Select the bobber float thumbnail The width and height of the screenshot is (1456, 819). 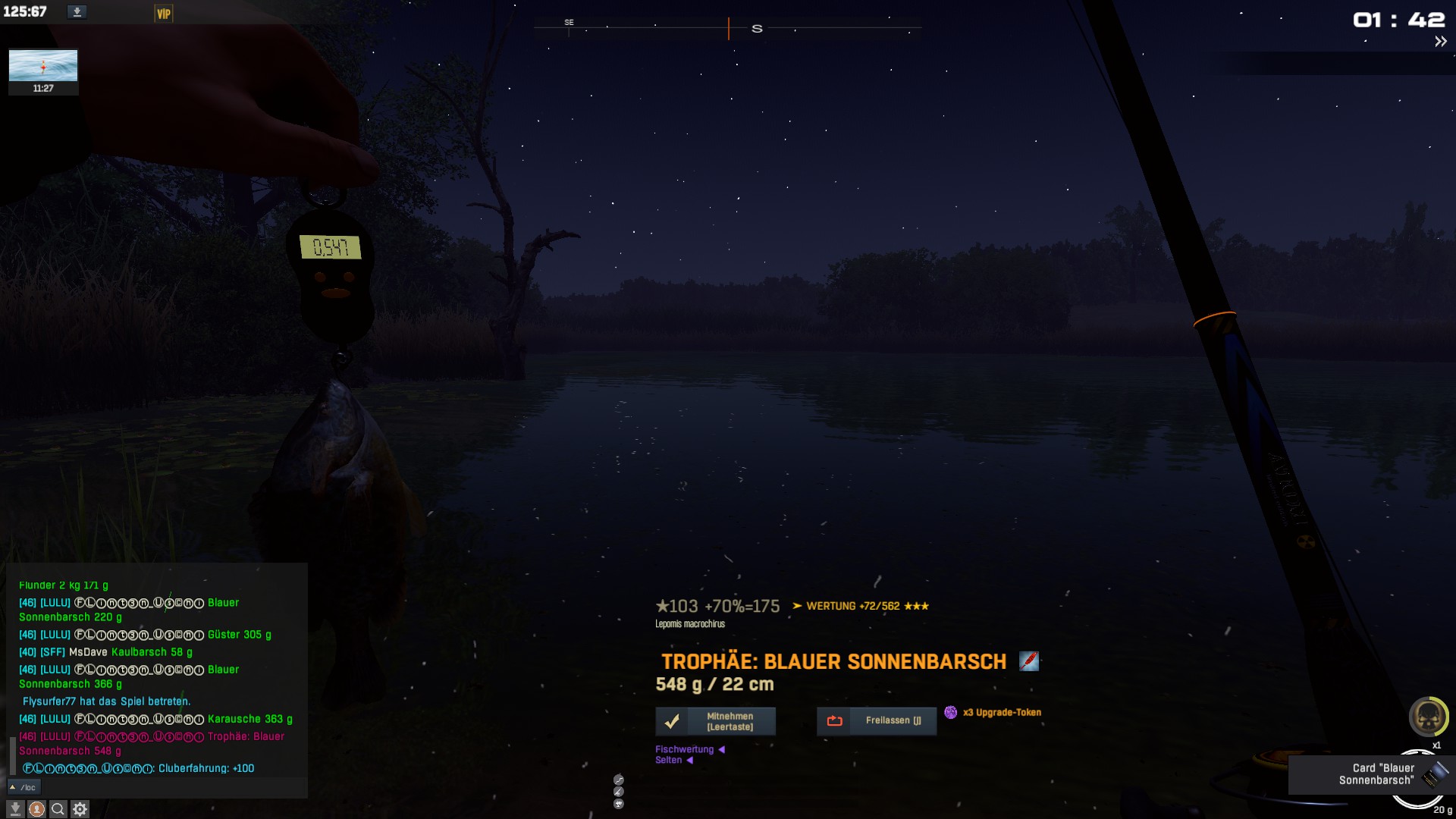pyautogui.click(x=43, y=66)
